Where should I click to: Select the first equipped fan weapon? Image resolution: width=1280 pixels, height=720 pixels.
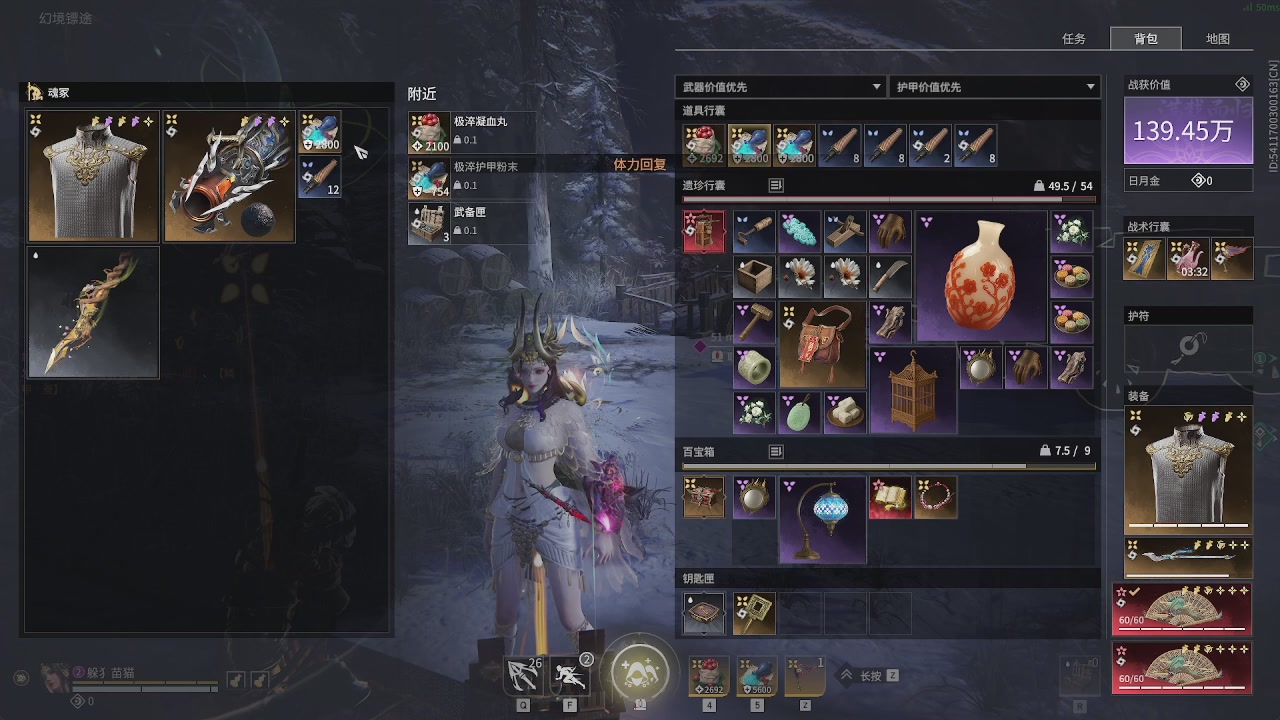(x=1182, y=610)
